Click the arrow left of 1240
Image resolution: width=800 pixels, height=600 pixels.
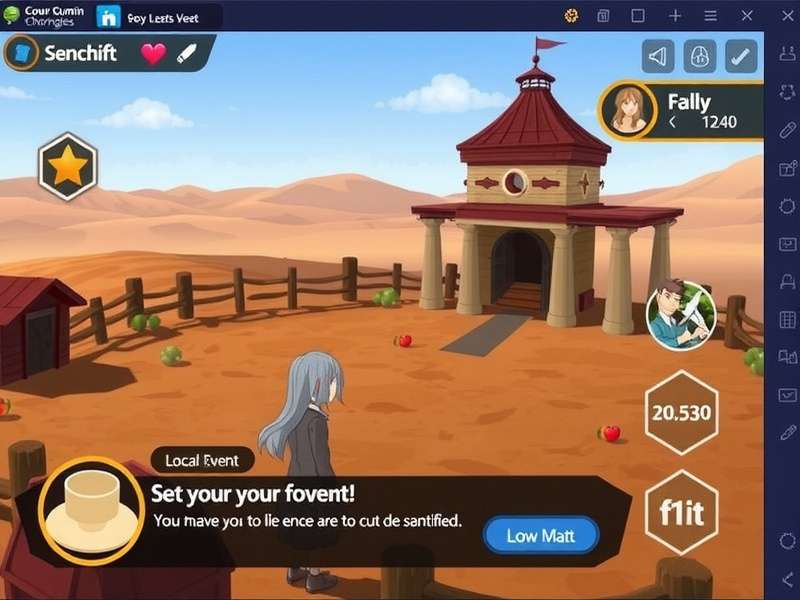pyautogui.click(x=673, y=122)
